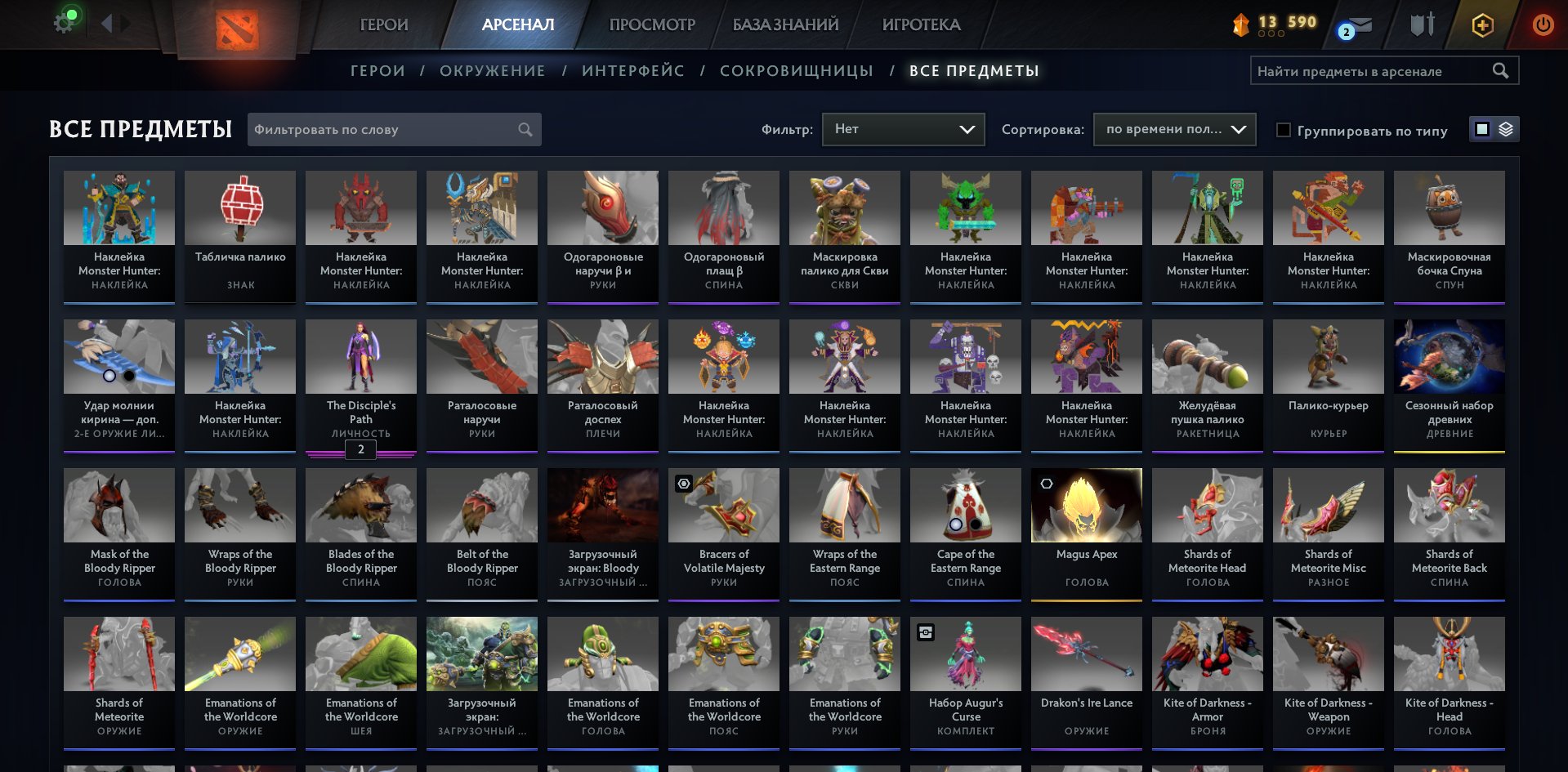This screenshot has height=772, width=1568.
Task: Click the ПРОСМОТР navigation link
Action: (651, 25)
